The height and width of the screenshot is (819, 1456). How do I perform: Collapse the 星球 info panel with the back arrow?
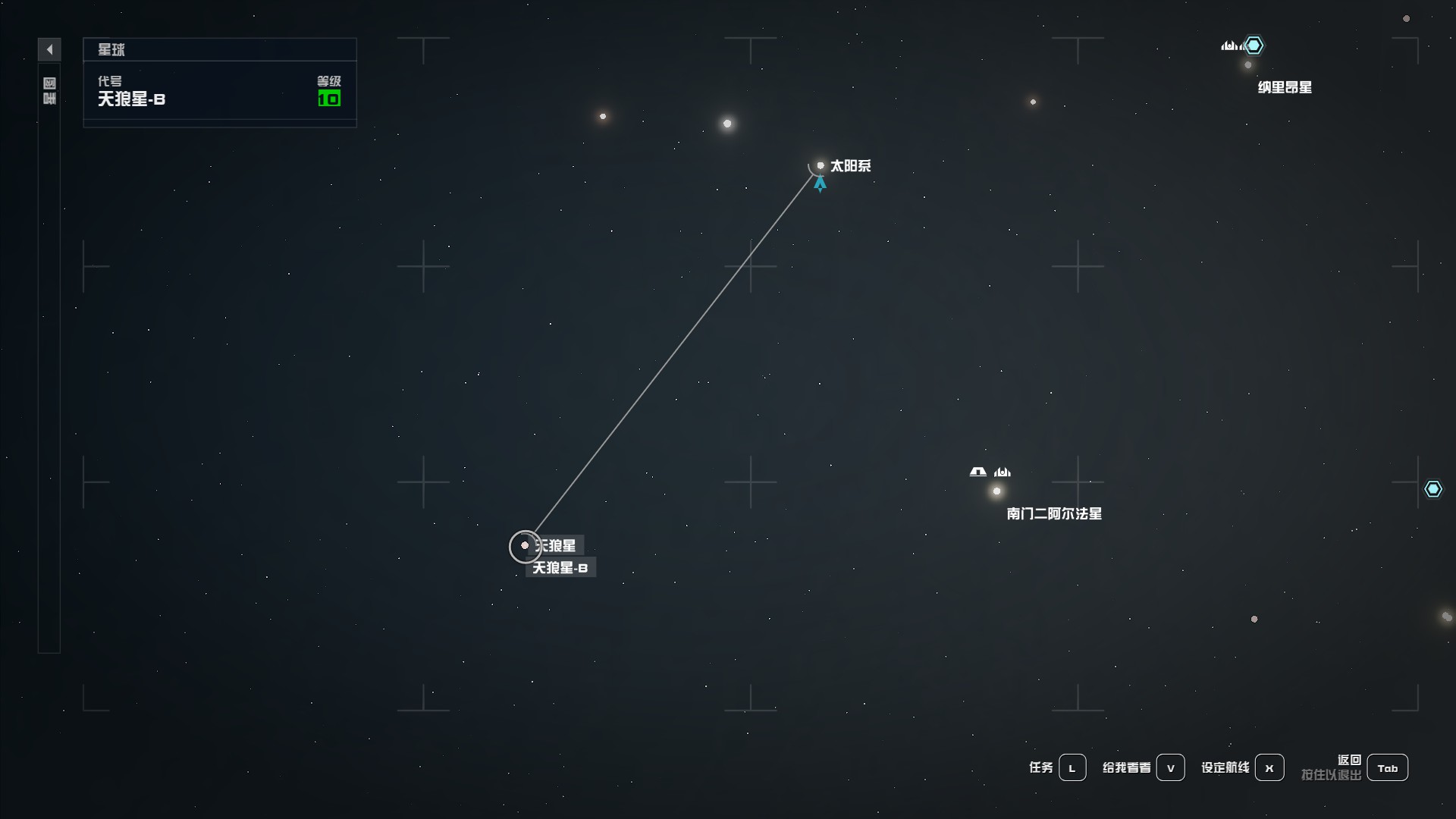tap(50, 49)
